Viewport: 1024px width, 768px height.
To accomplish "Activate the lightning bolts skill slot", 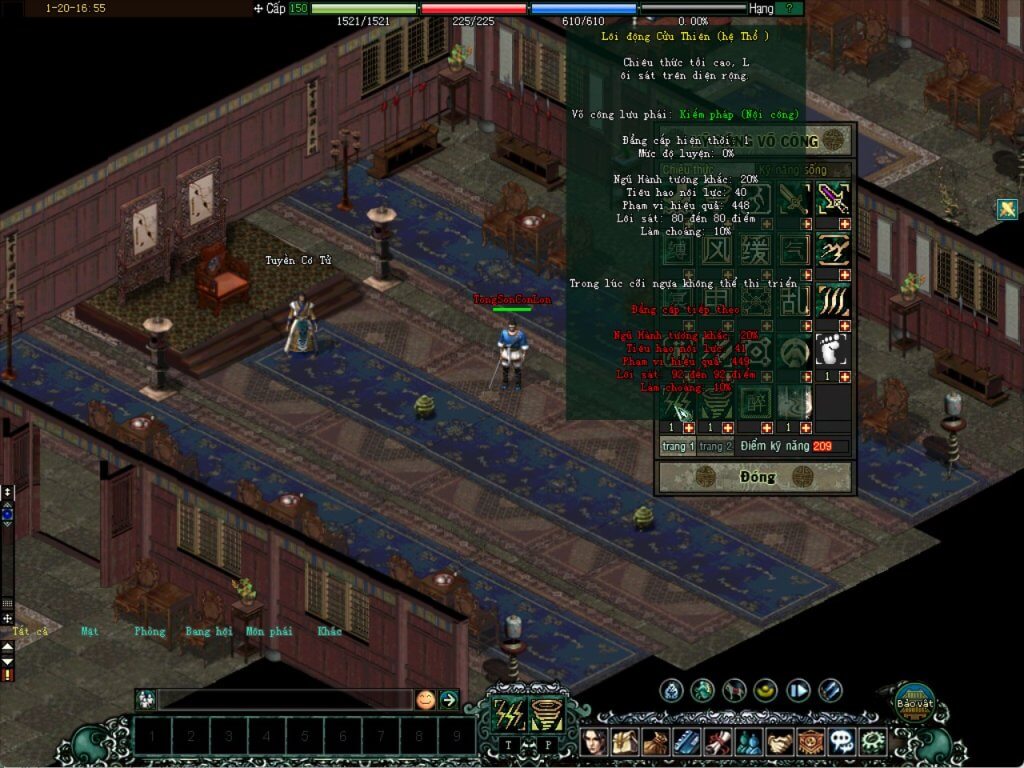I will (509, 715).
